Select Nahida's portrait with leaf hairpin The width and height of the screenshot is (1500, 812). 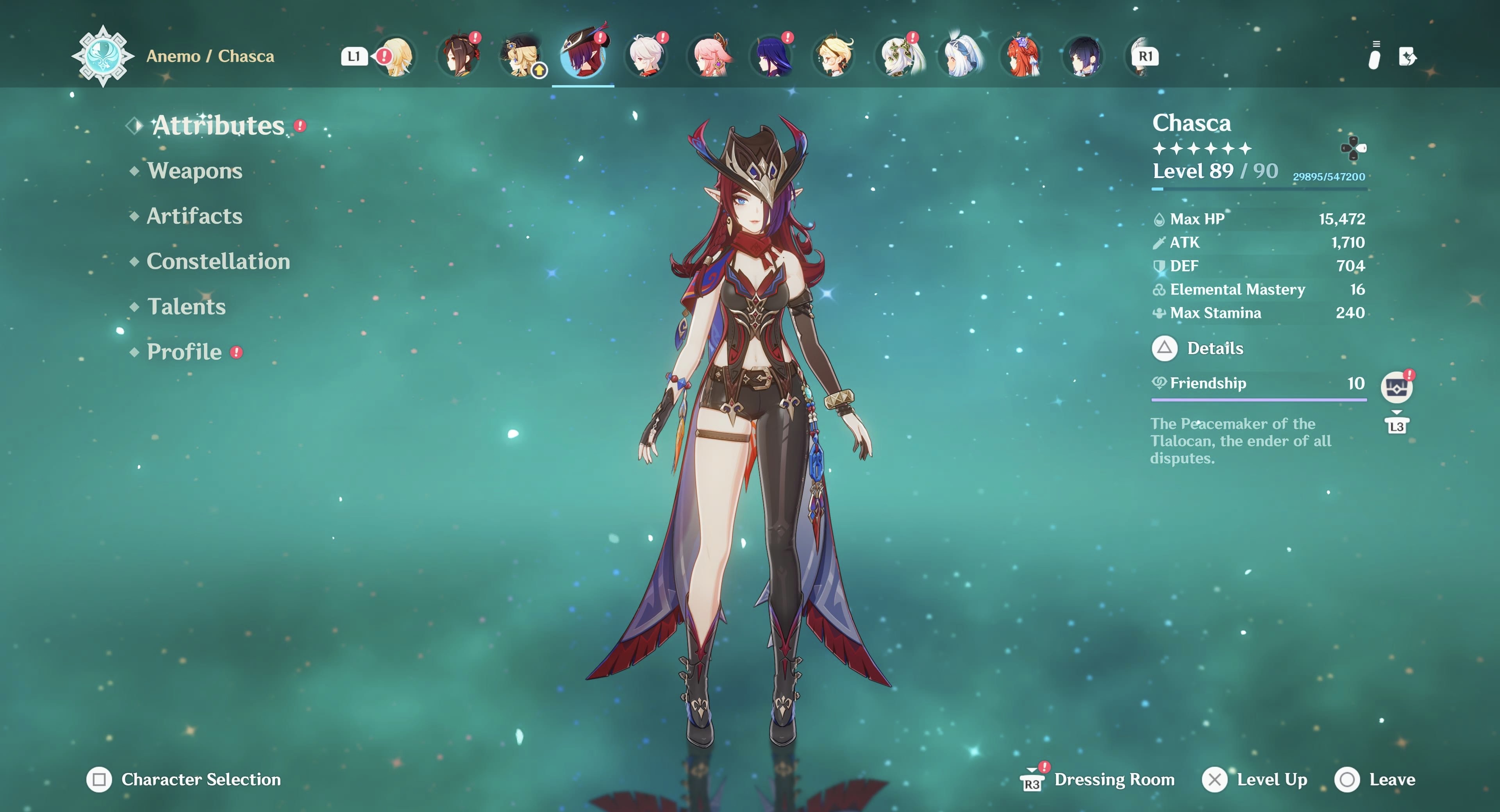pyautogui.click(x=897, y=57)
